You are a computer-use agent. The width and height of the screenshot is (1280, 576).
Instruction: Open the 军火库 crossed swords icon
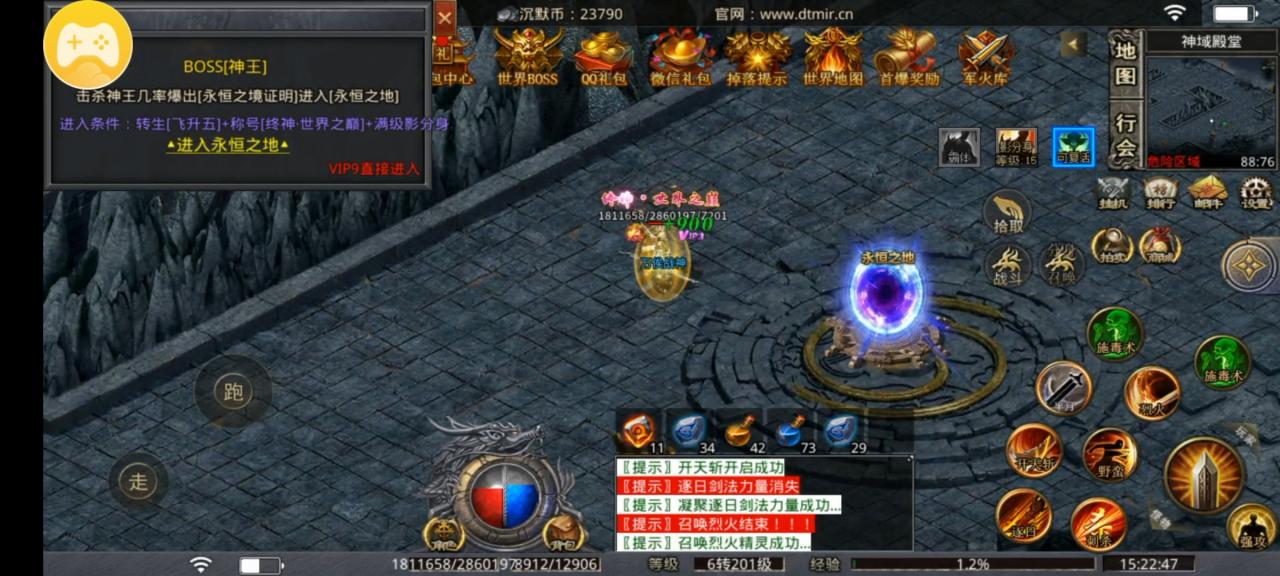point(985,55)
